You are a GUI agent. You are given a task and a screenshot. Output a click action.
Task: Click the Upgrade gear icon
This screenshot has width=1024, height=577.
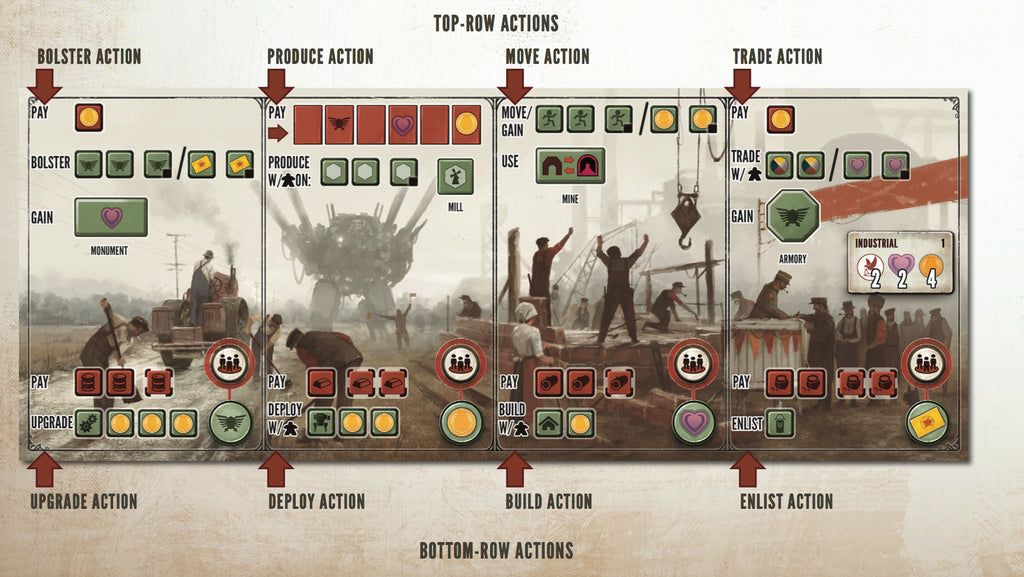coord(91,423)
